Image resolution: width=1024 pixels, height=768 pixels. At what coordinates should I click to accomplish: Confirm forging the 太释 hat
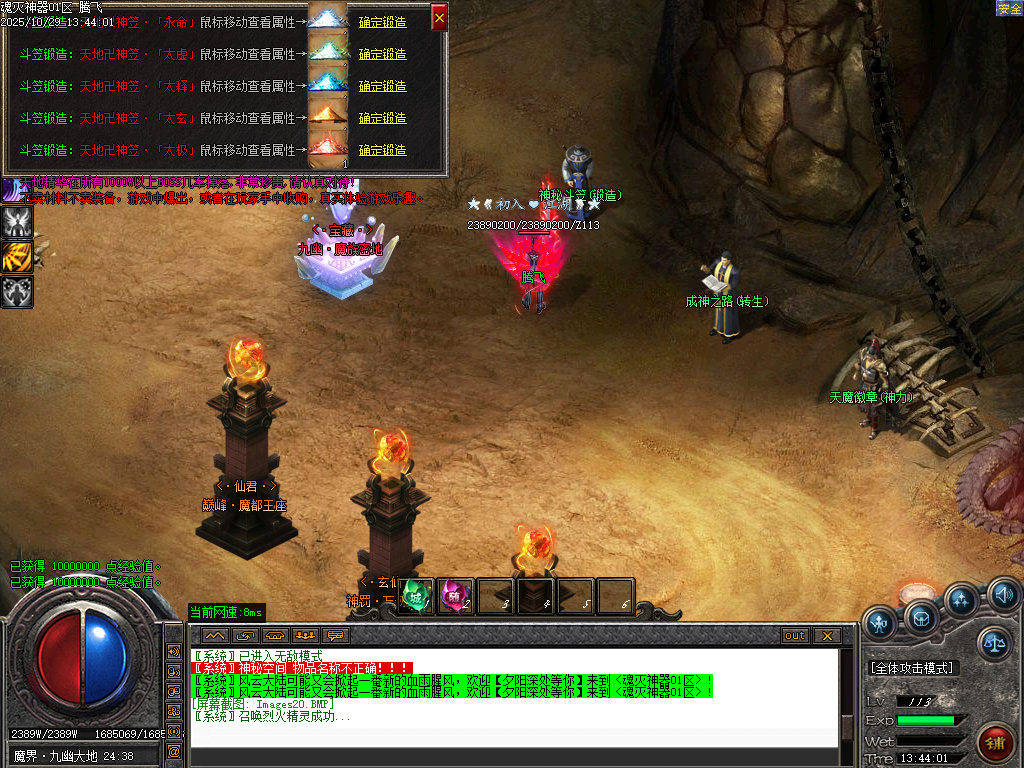382,86
